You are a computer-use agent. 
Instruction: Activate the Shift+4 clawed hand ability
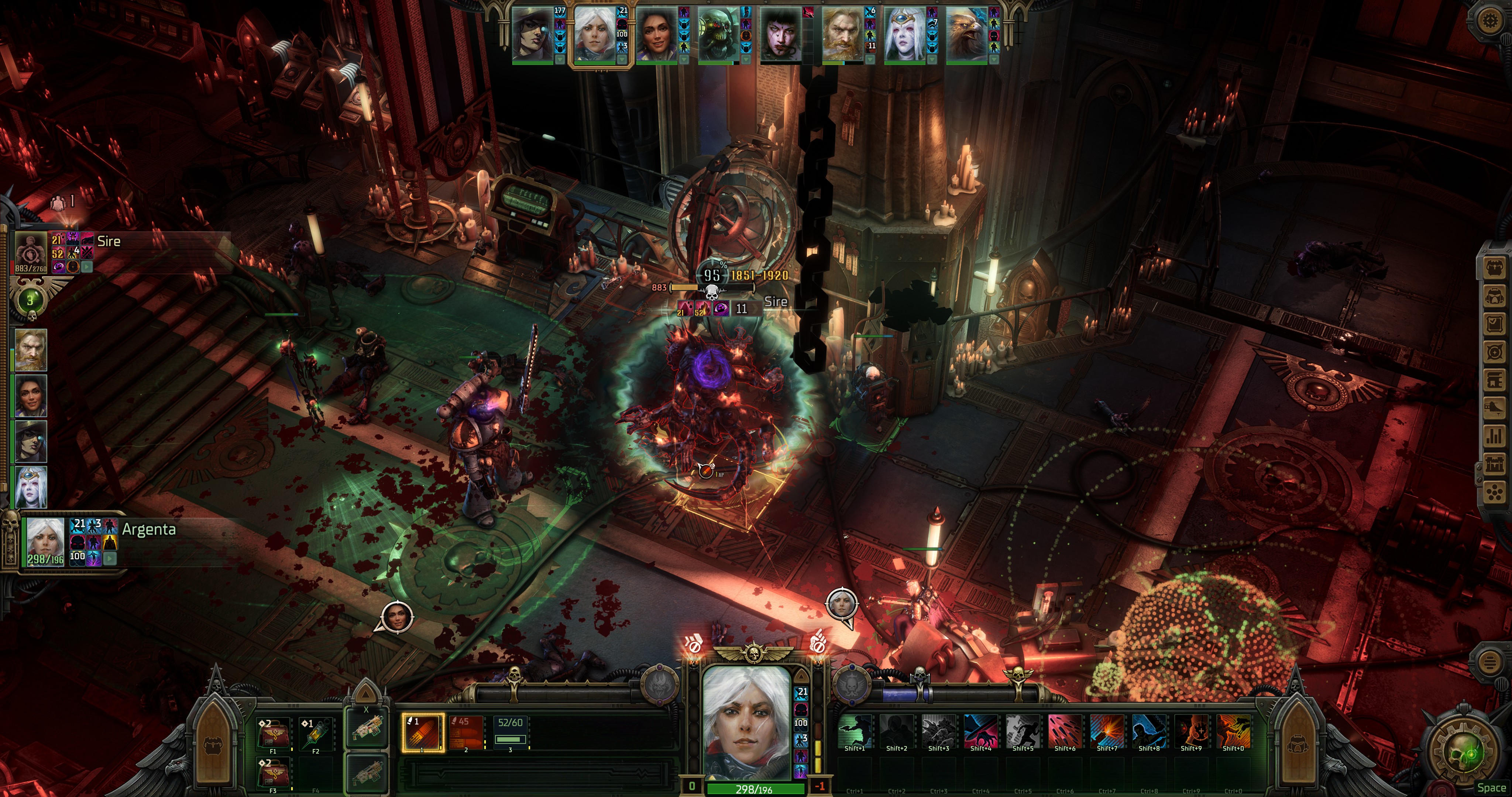pos(981,731)
